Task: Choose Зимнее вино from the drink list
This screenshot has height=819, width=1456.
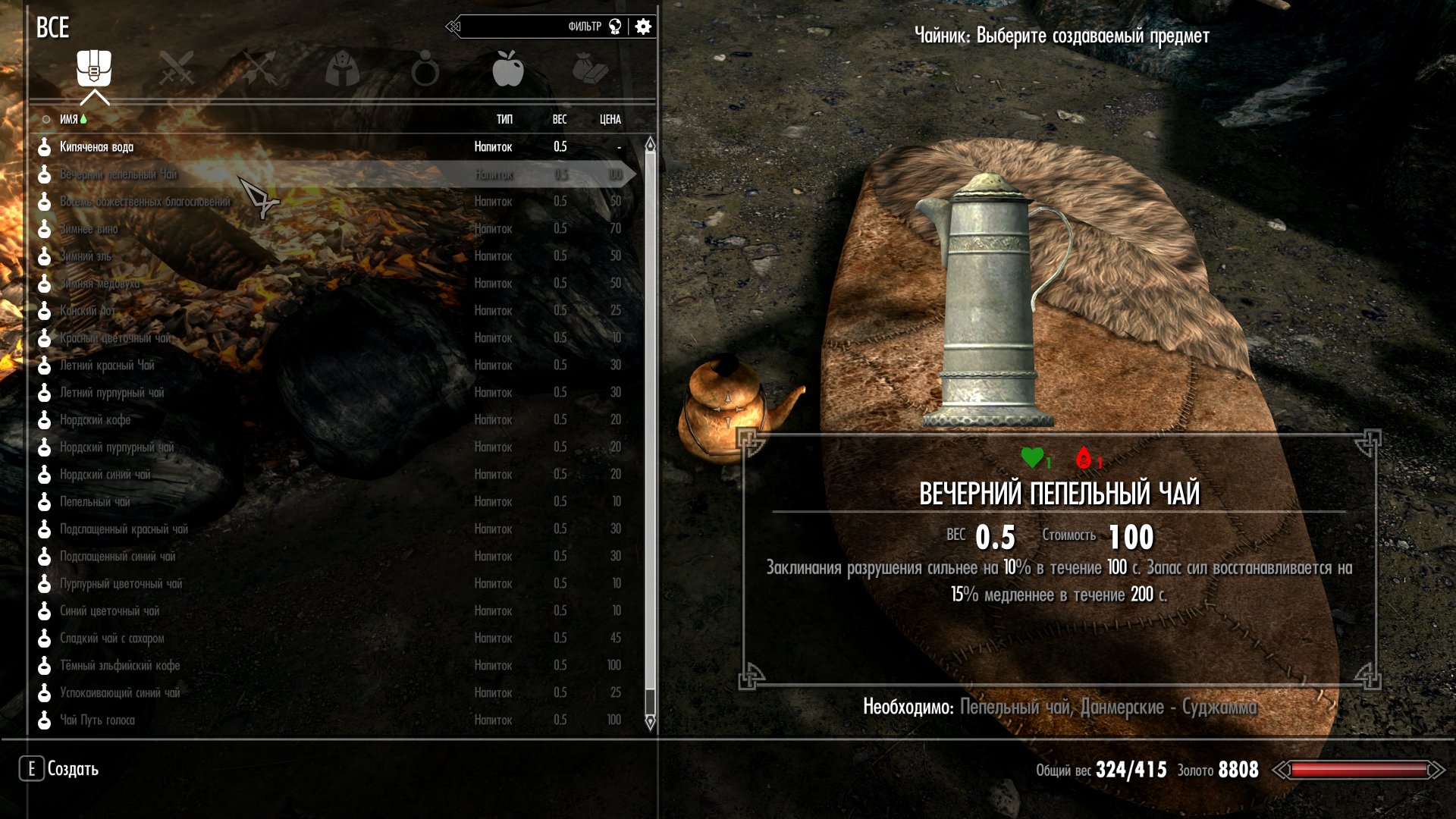Action: [x=89, y=229]
